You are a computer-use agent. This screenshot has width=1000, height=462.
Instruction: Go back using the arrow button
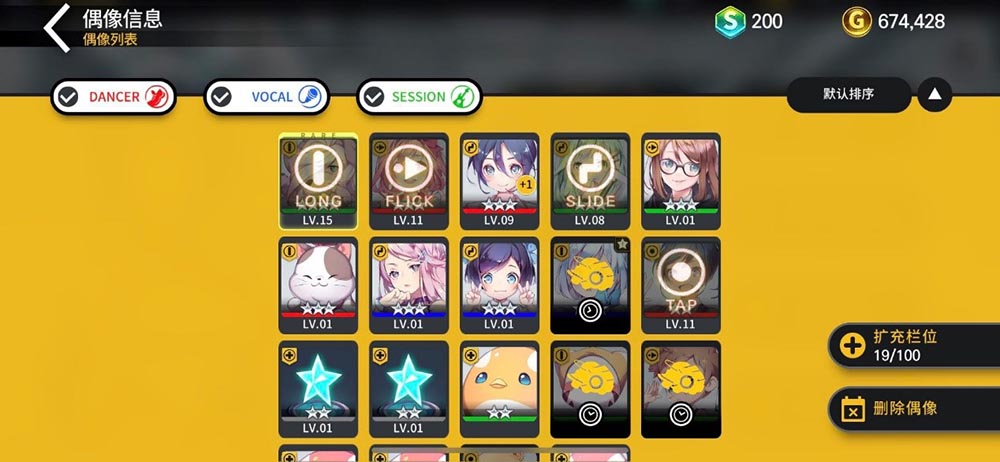coord(58,27)
